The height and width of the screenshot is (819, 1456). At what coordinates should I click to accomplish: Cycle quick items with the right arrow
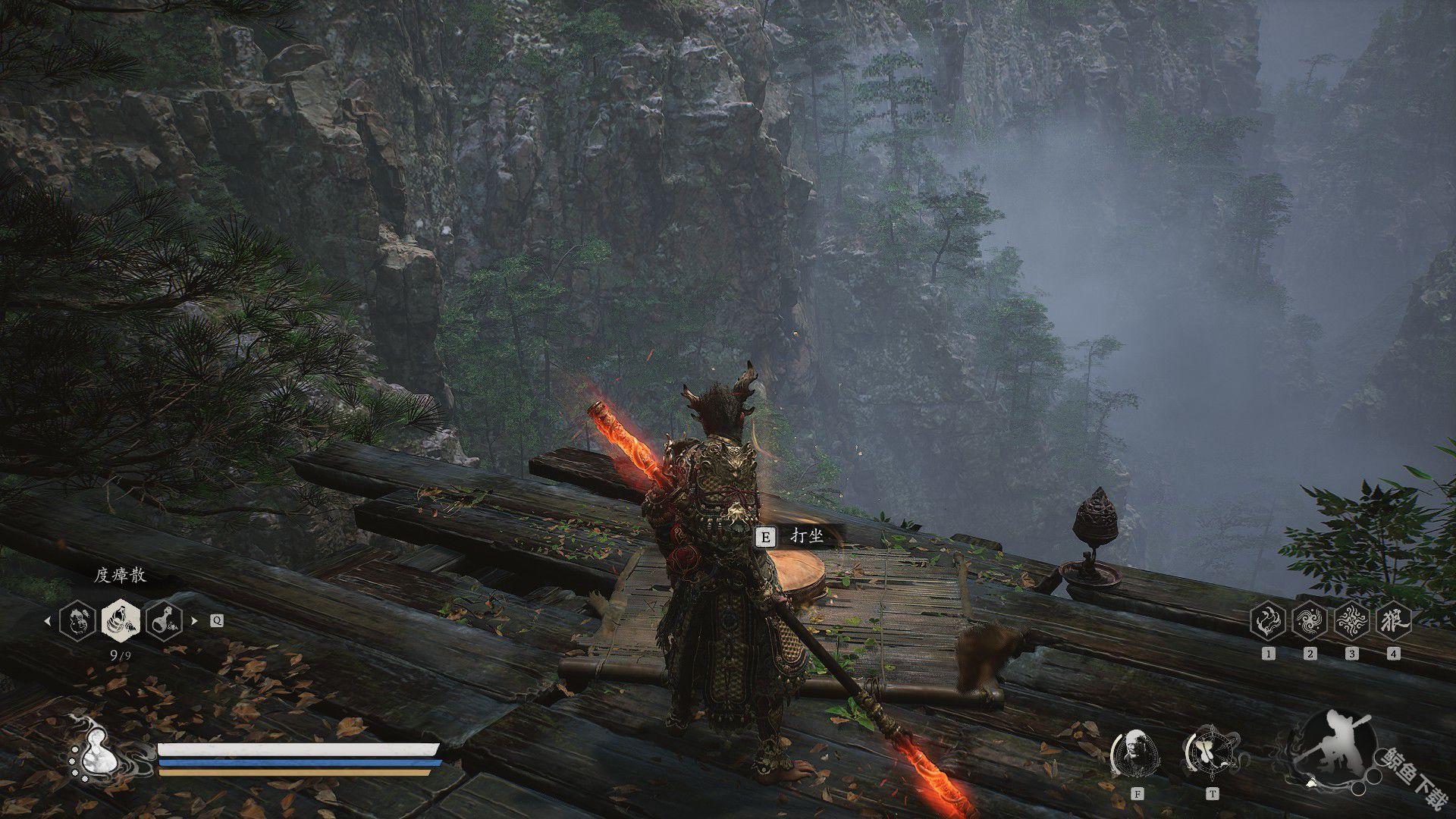(x=195, y=620)
